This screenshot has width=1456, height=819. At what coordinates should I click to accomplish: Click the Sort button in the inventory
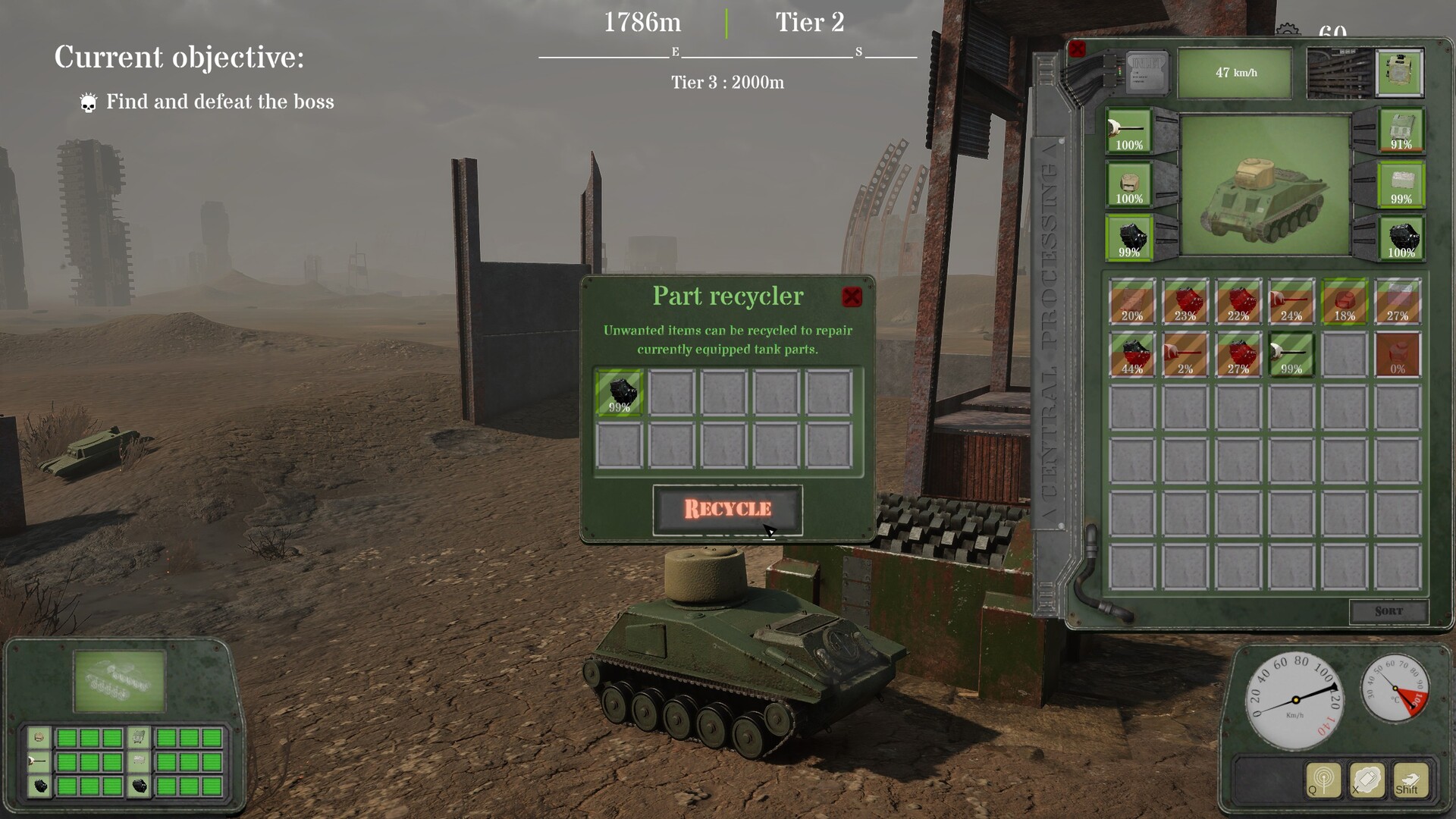pyautogui.click(x=1390, y=610)
